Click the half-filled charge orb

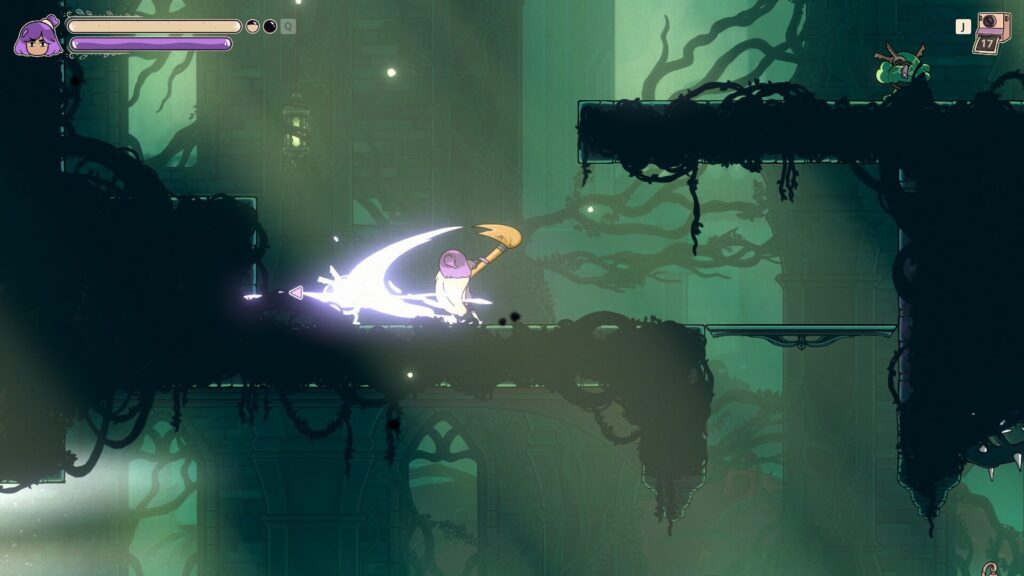[x=253, y=26]
